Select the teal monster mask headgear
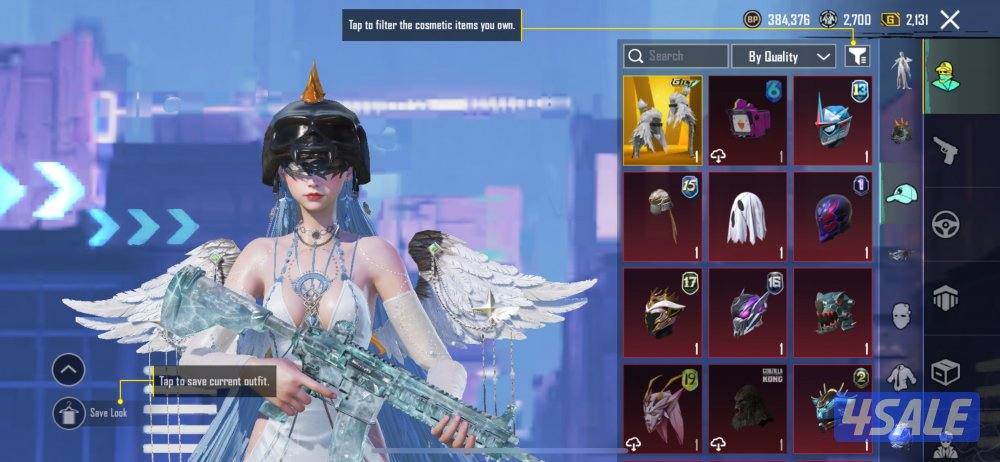1000x462 pixels. click(832, 310)
